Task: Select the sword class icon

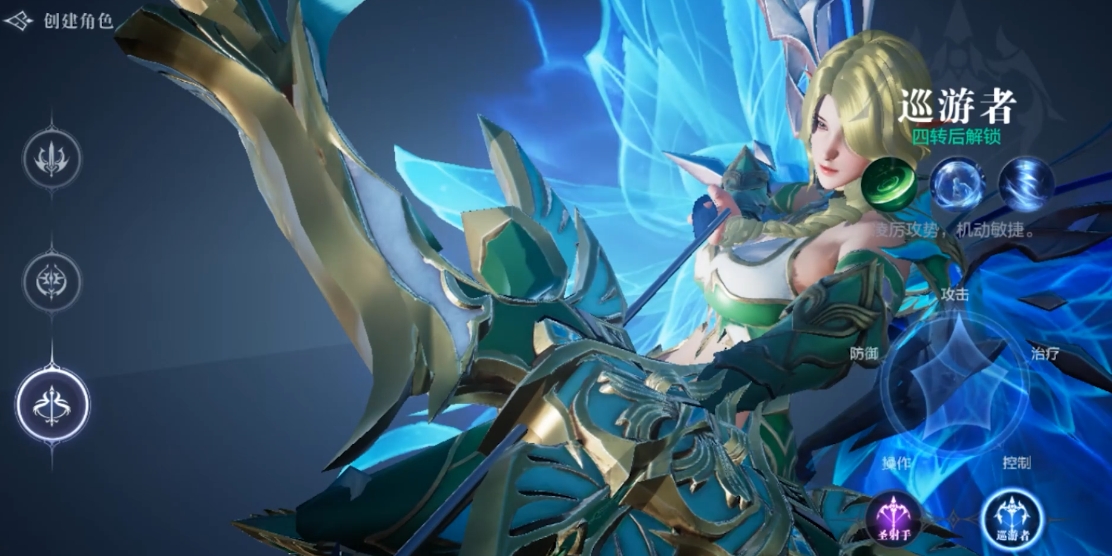Action: tap(52, 158)
